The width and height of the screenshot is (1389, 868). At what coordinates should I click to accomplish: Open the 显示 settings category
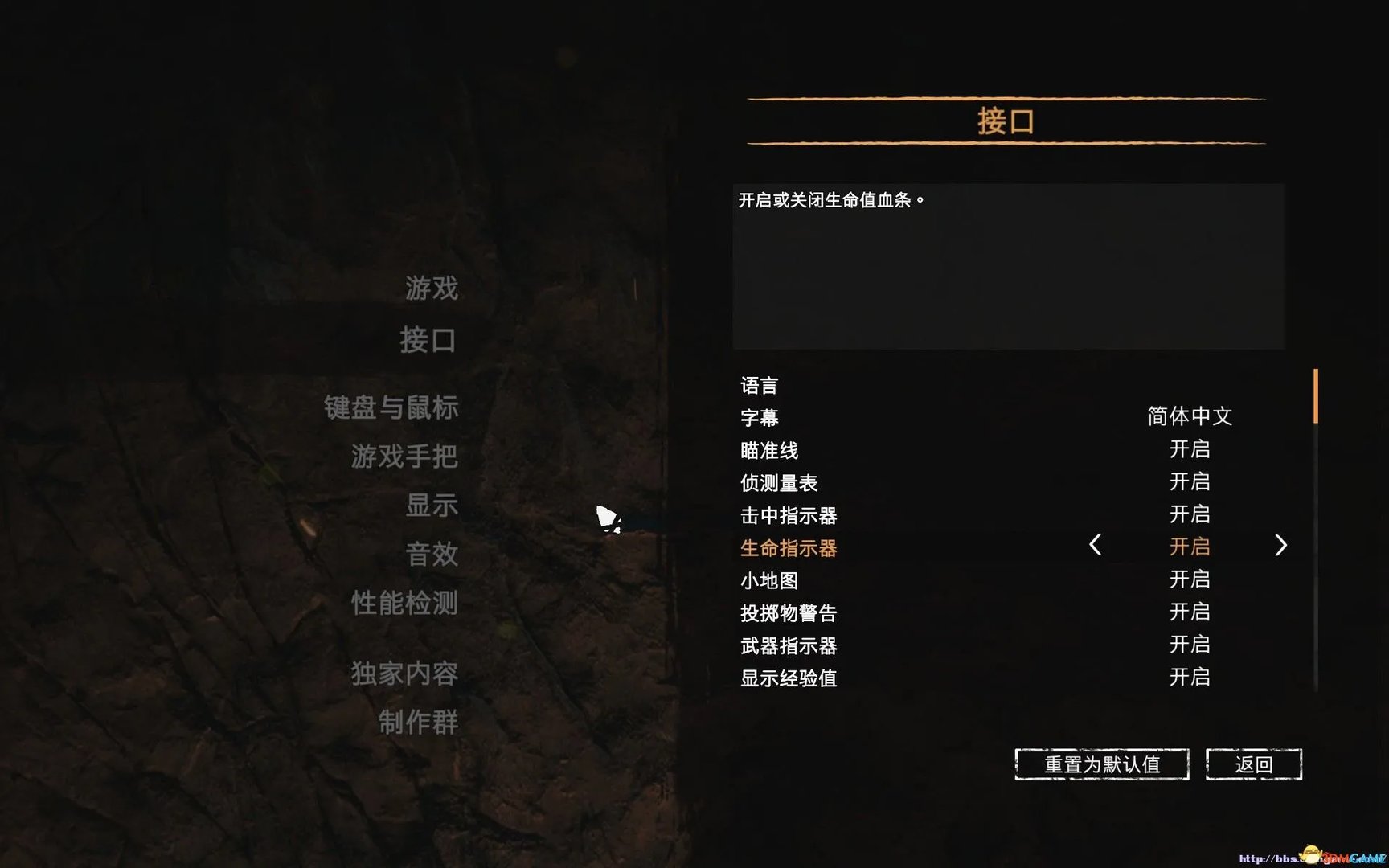[431, 506]
